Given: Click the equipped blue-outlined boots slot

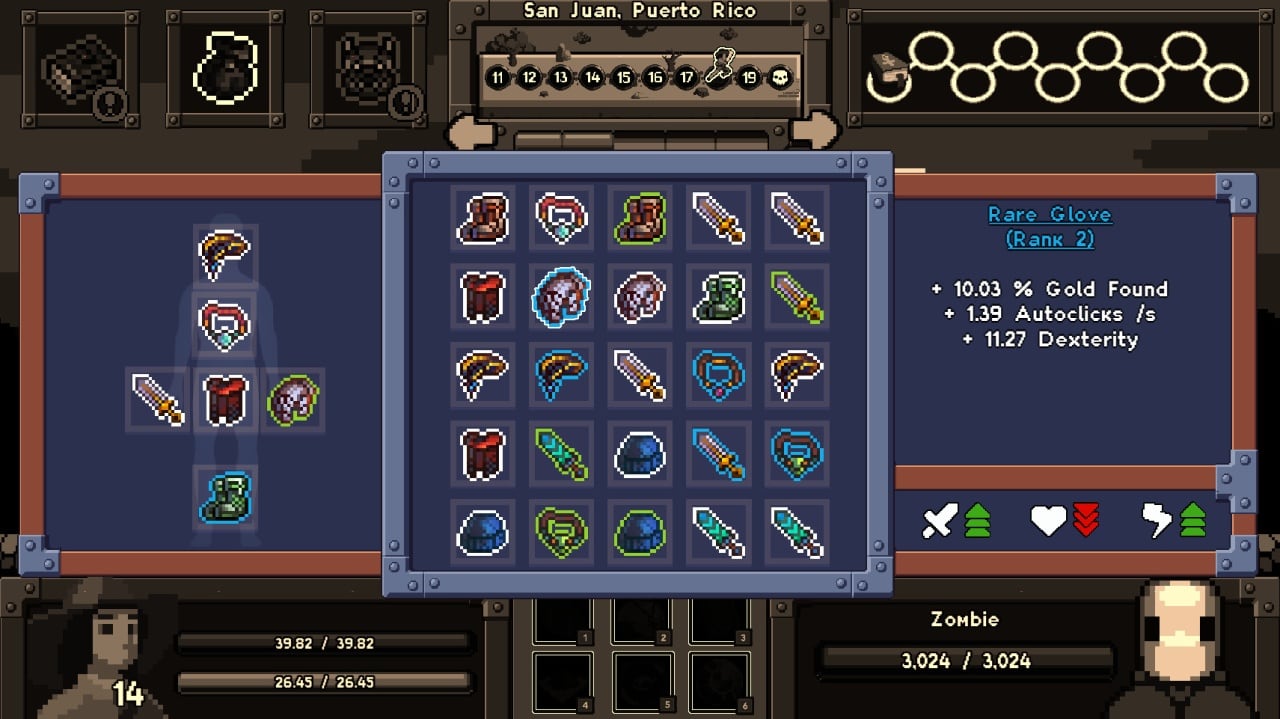Looking at the screenshot, I should tap(225, 497).
